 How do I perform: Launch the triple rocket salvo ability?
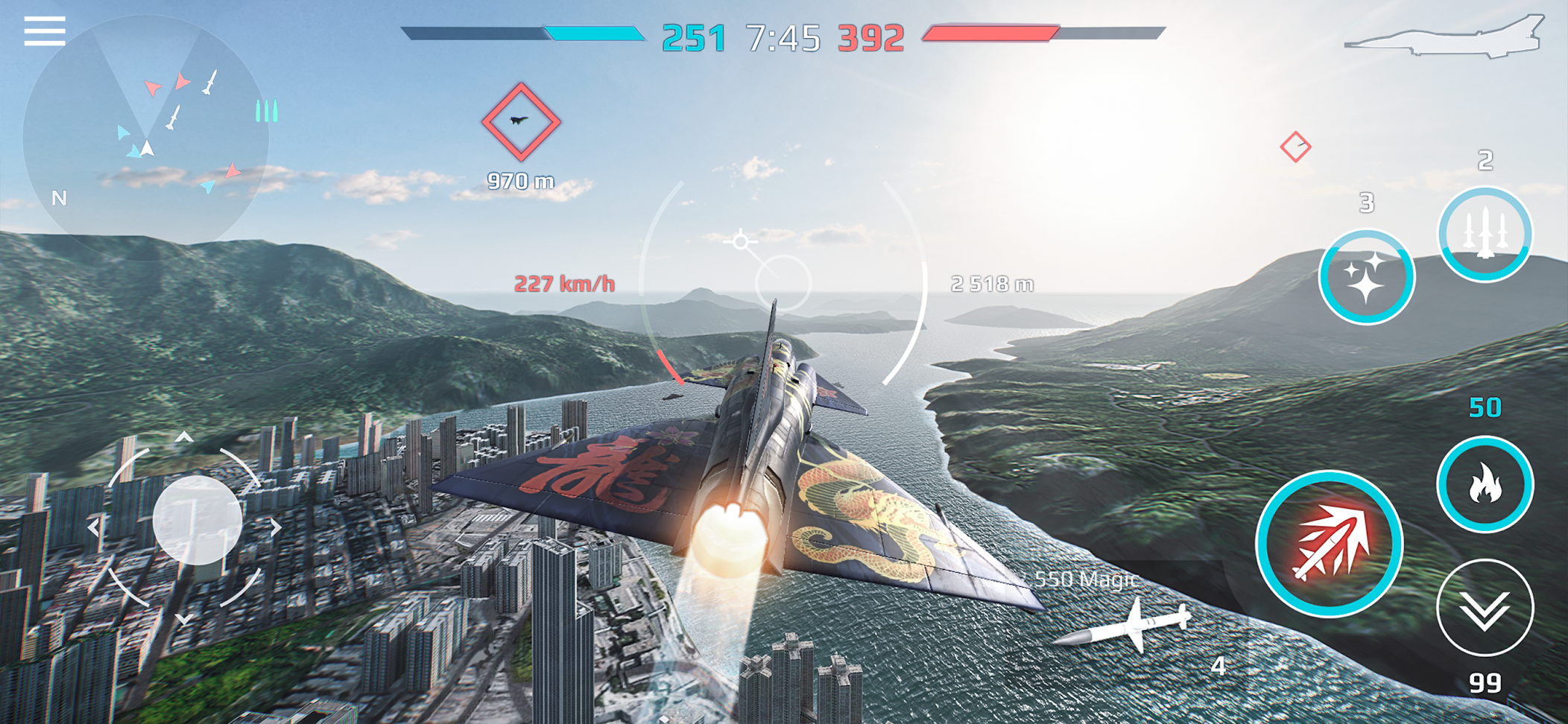[1485, 234]
